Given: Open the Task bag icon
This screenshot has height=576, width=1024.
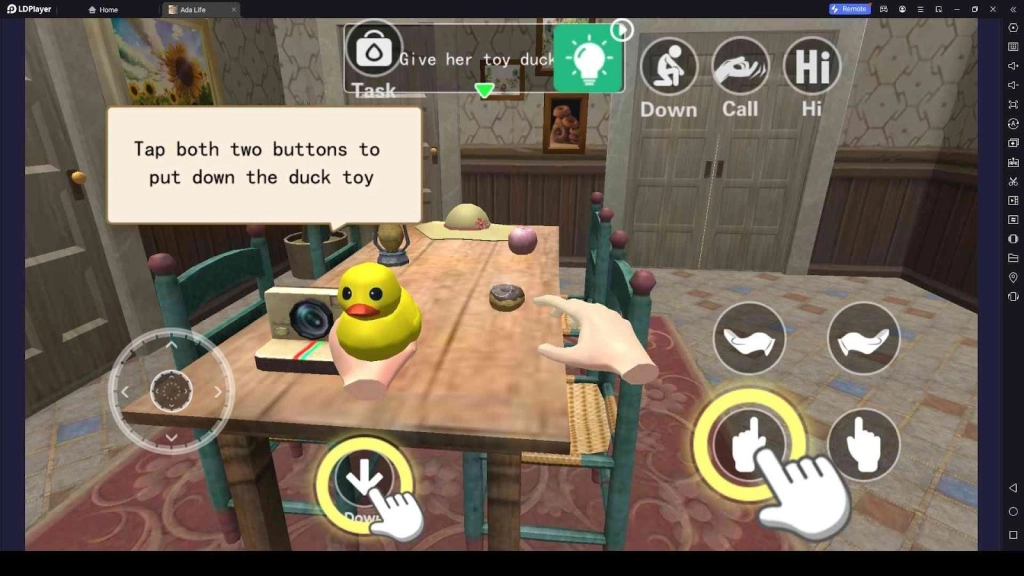Looking at the screenshot, I should tap(374, 50).
